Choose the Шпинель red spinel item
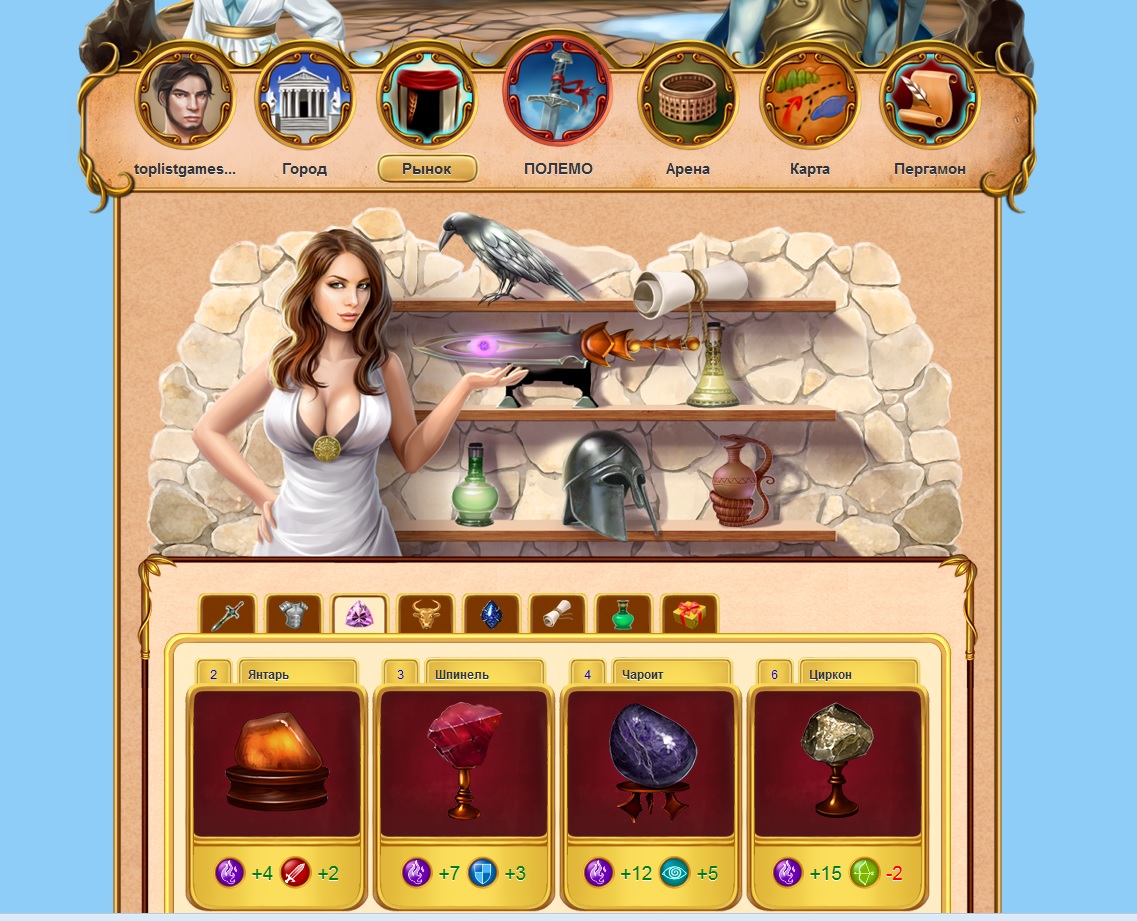The width and height of the screenshot is (1137, 921). pos(463,762)
